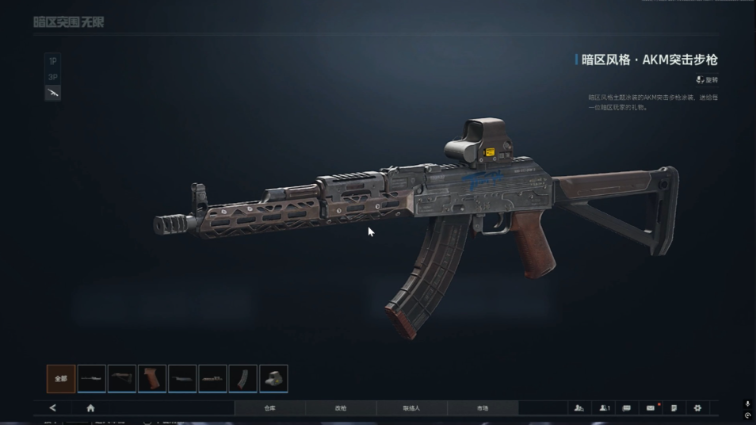This screenshot has height=425, width=756.
Task: Open the chat message icon
Action: (x=627, y=408)
